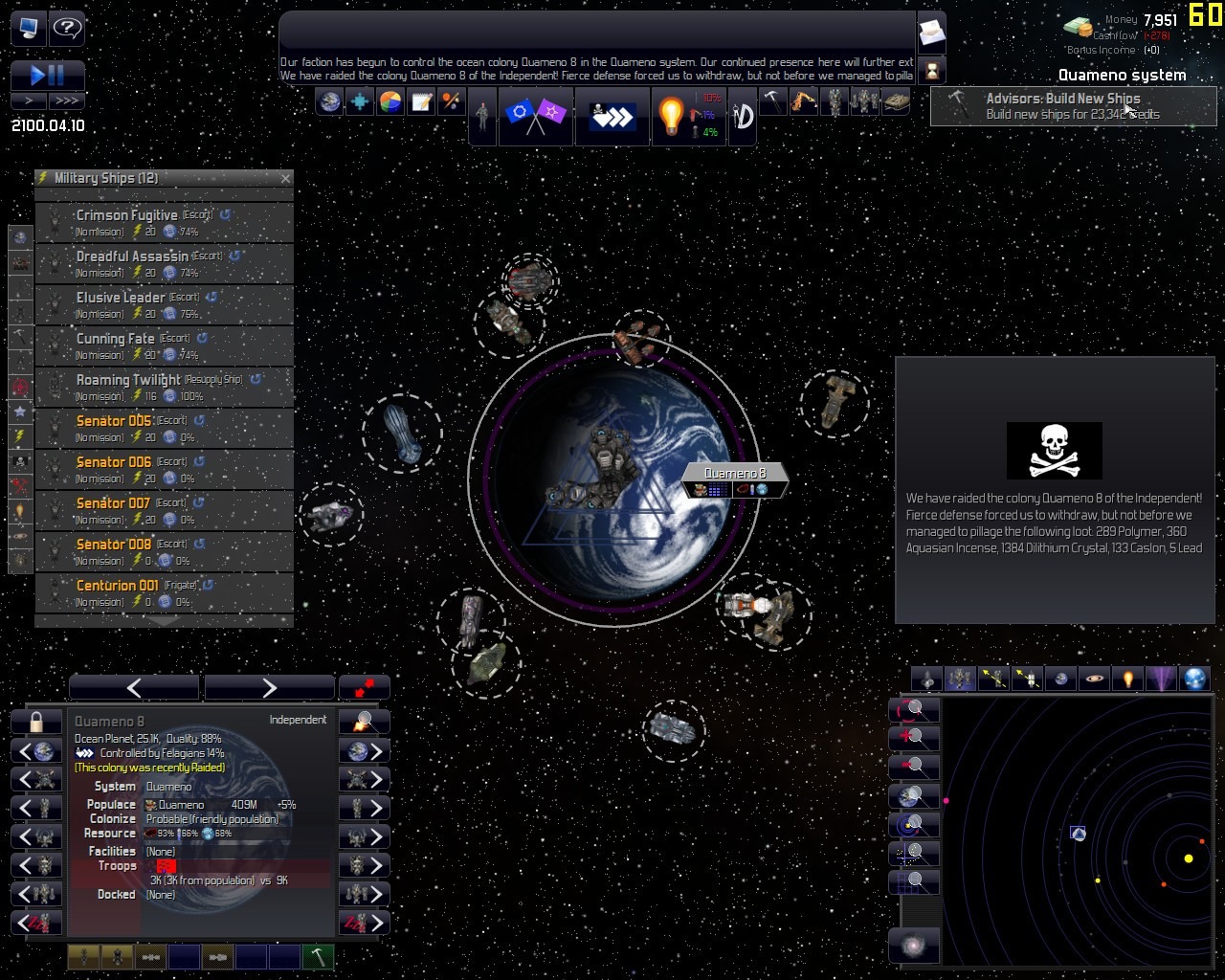Show the previous selected item with left arrow
The width and height of the screenshot is (1225, 980).
(134, 687)
